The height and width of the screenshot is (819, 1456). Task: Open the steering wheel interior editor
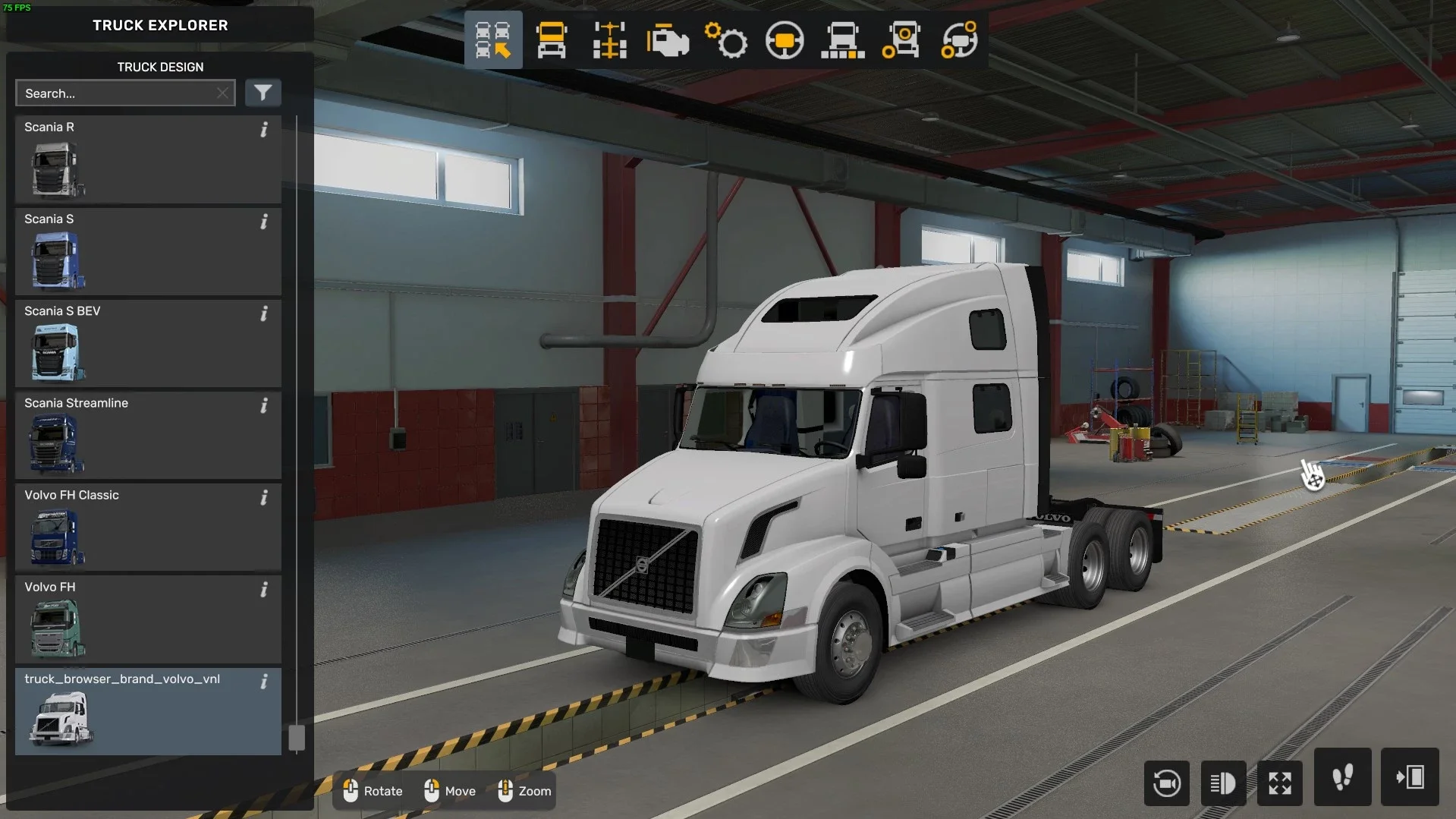point(785,39)
